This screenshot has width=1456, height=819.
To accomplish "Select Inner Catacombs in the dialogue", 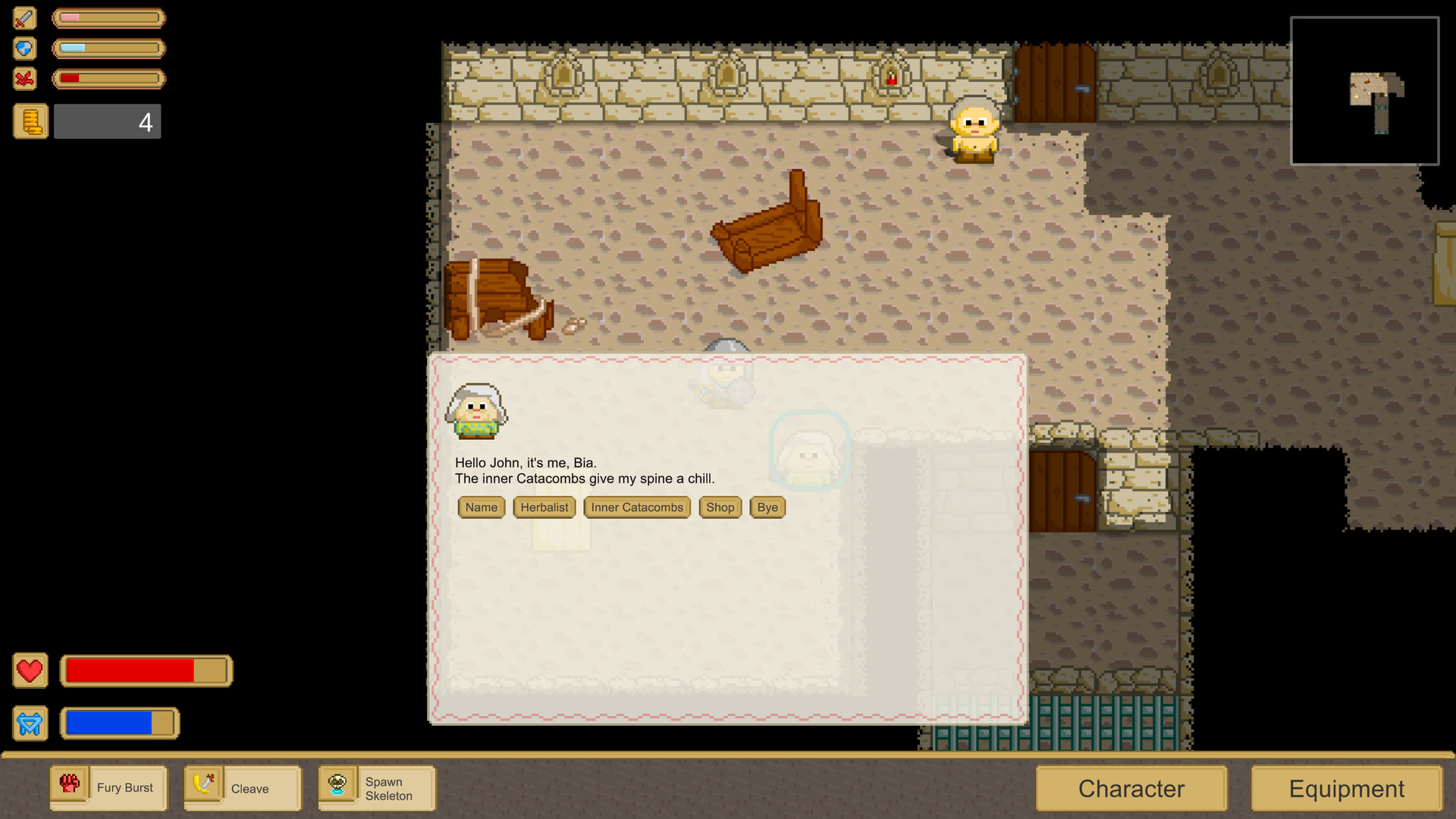I will point(636,507).
